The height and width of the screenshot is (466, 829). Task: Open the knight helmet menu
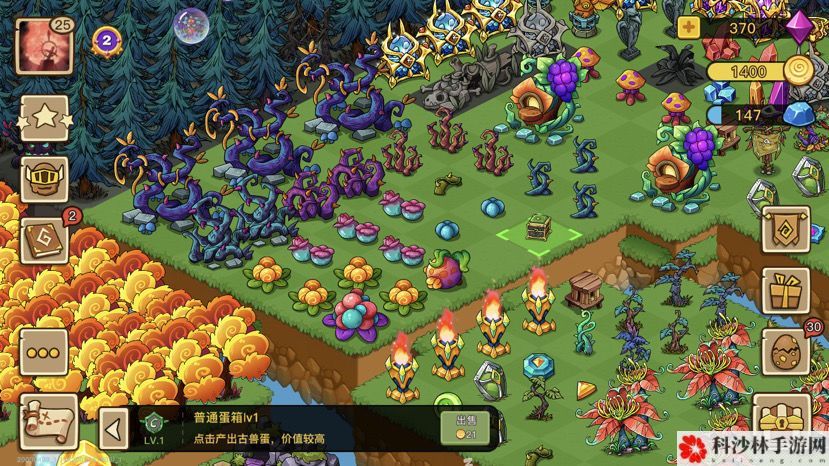[x=44, y=178]
